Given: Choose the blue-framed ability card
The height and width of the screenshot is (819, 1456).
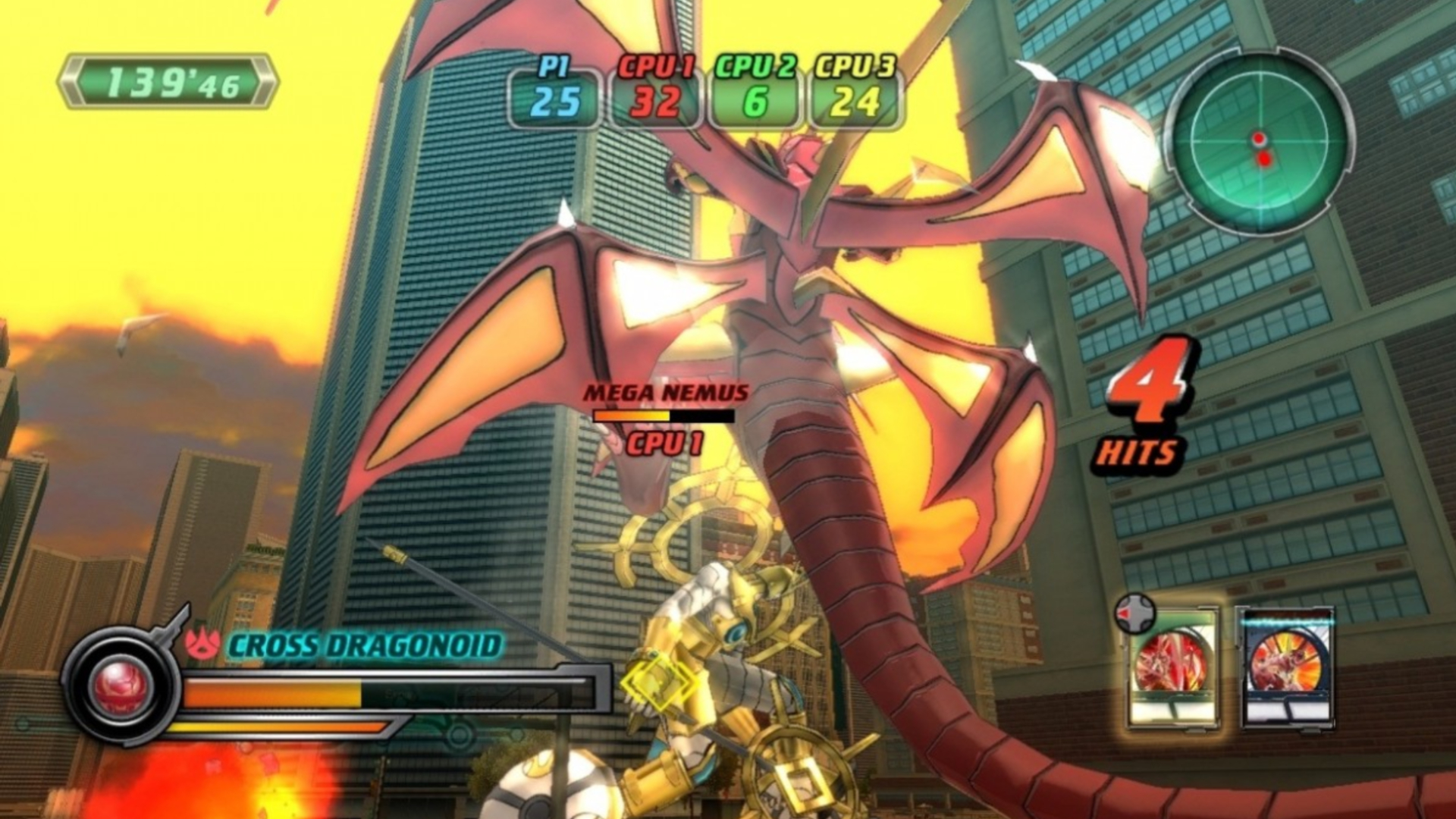Looking at the screenshot, I should pos(1287,667).
